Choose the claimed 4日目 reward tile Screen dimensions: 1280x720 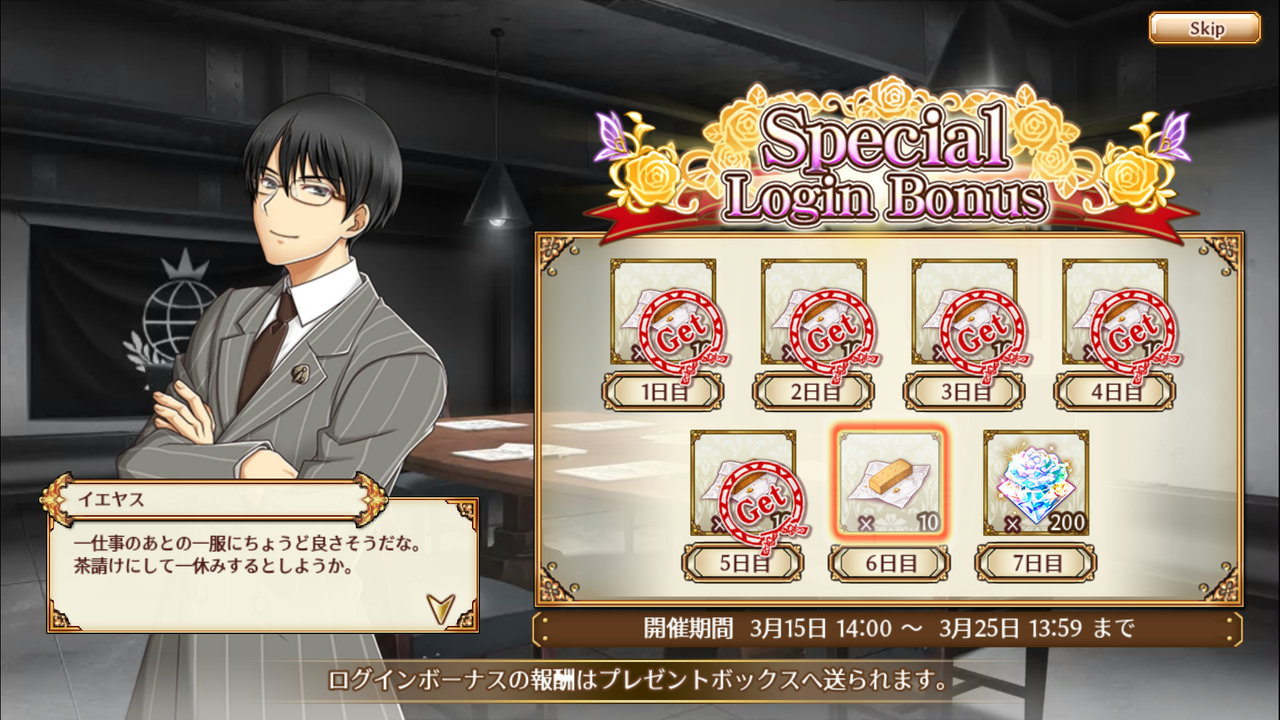pyautogui.click(x=1114, y=313)
